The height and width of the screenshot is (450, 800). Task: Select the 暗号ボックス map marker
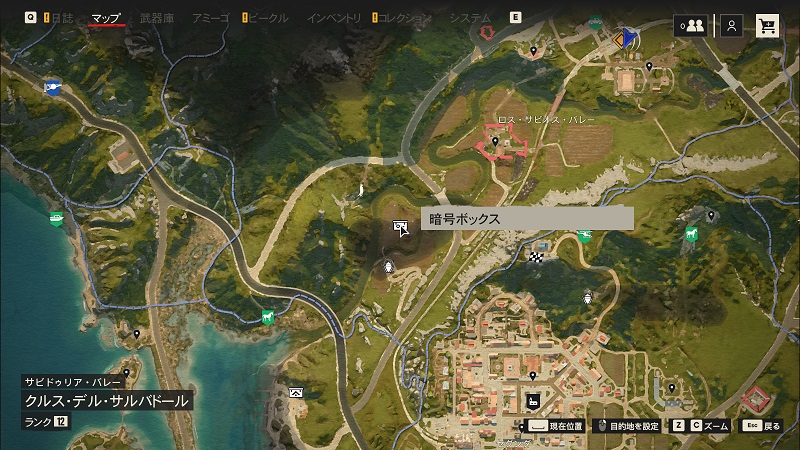(x=402, y=228)
